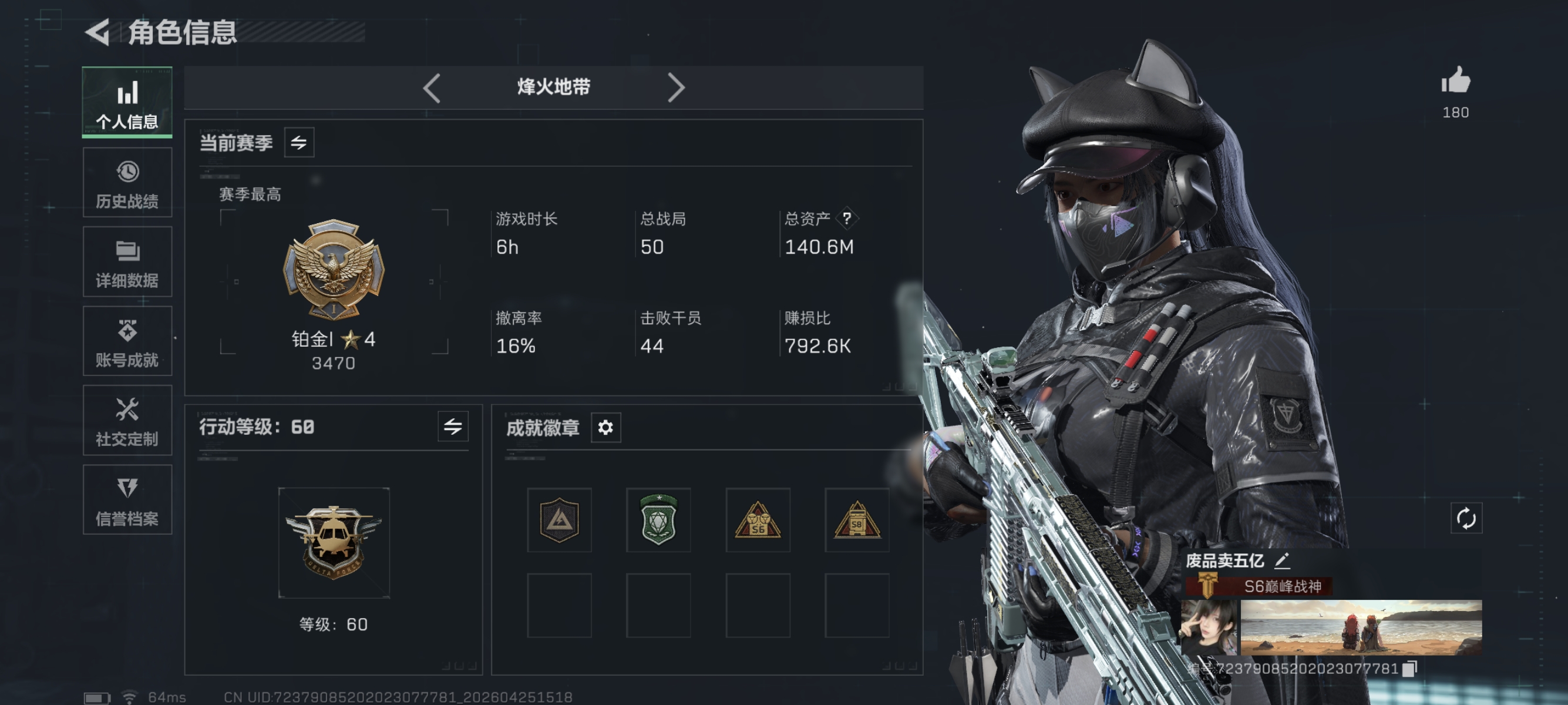Open 详细数据 from the sidebar

click(127, 262)
